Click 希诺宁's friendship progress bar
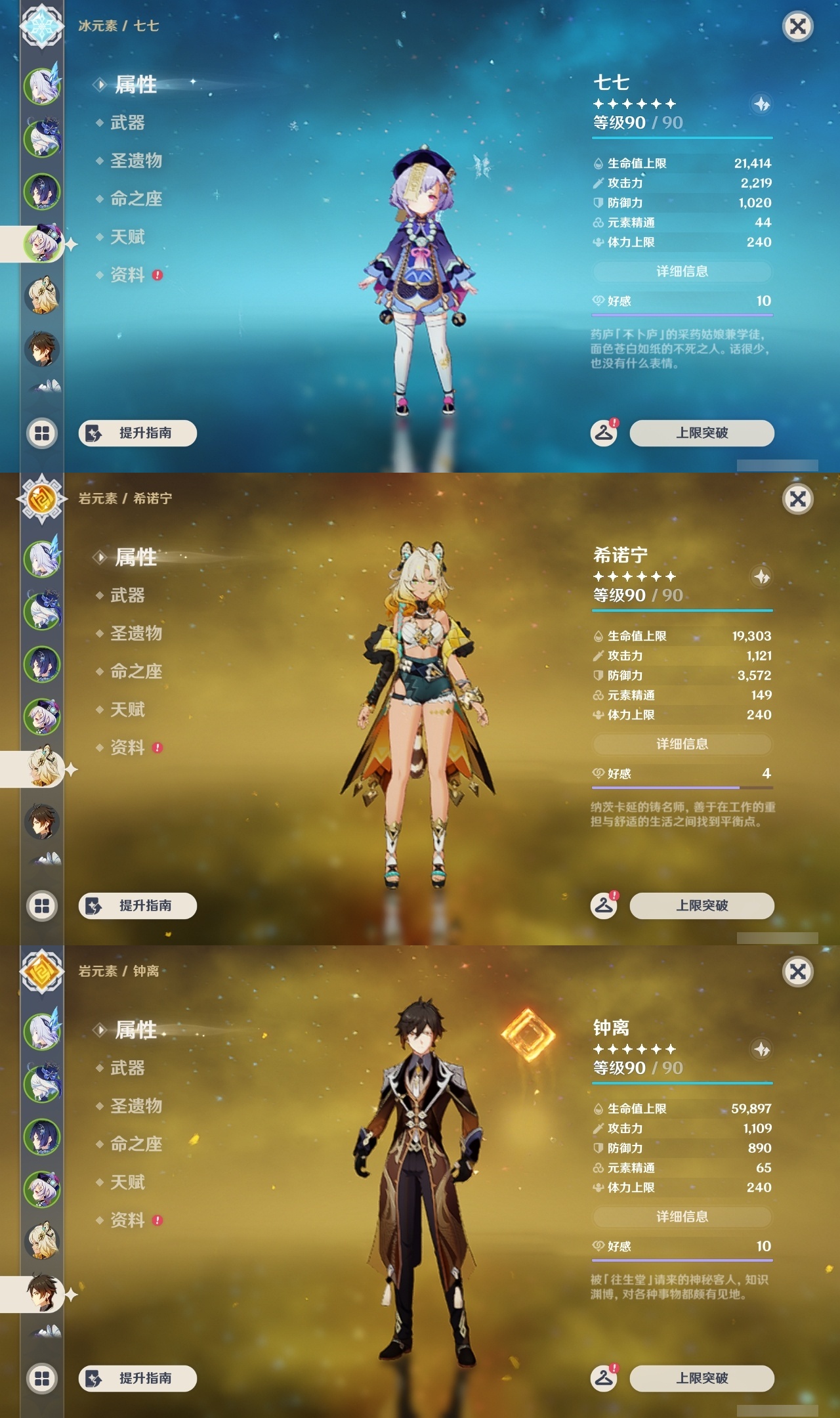 682,786
